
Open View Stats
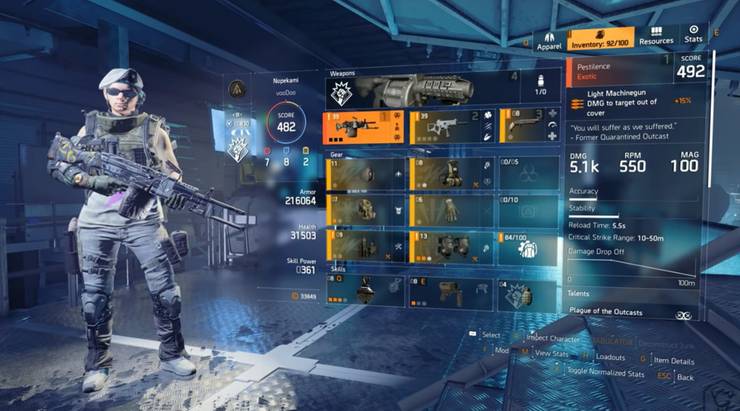[x=553, y=352]
